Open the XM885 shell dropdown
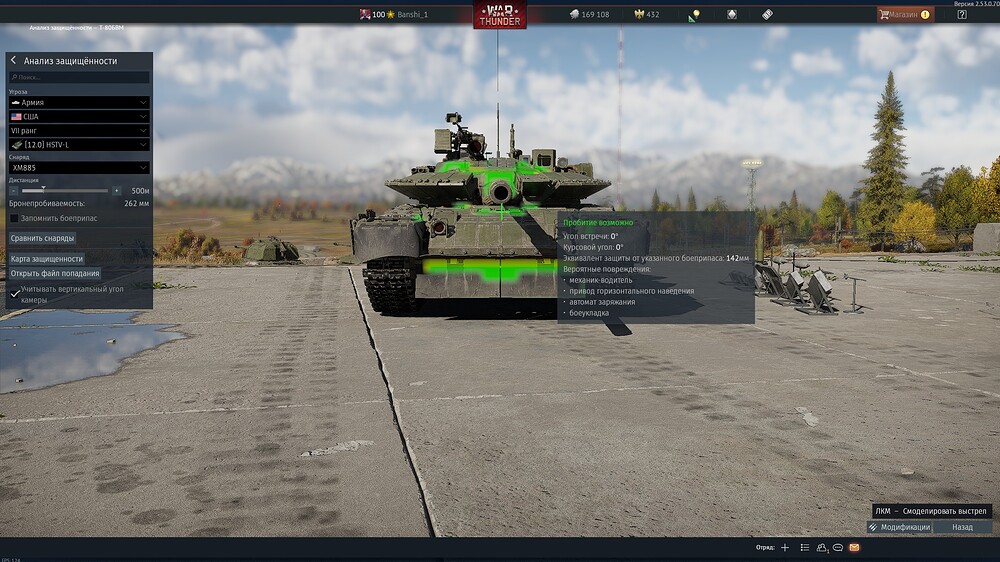Screen dimensions: 1000x562 click(79, 168)
